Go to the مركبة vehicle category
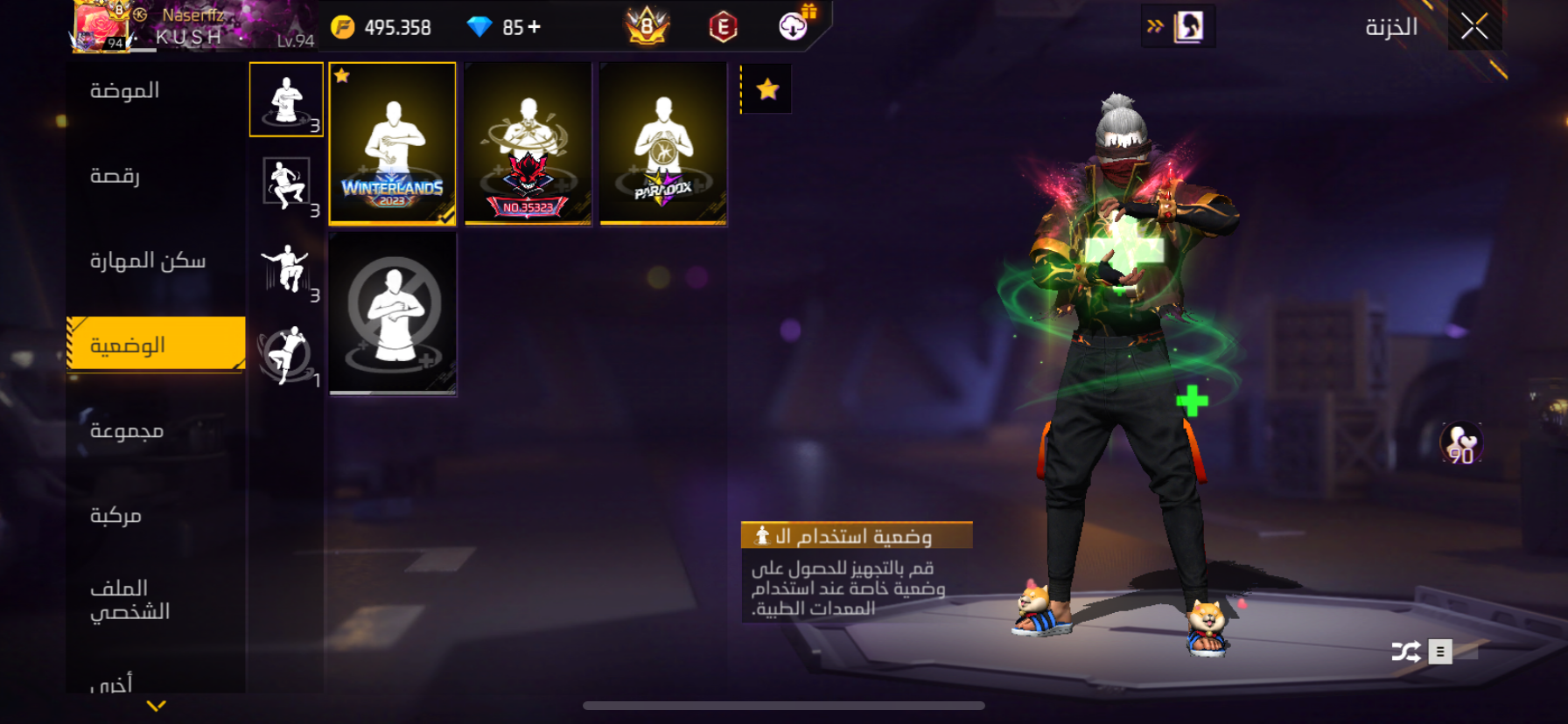This screenshot has width=1568, height=724. [116, 515]
